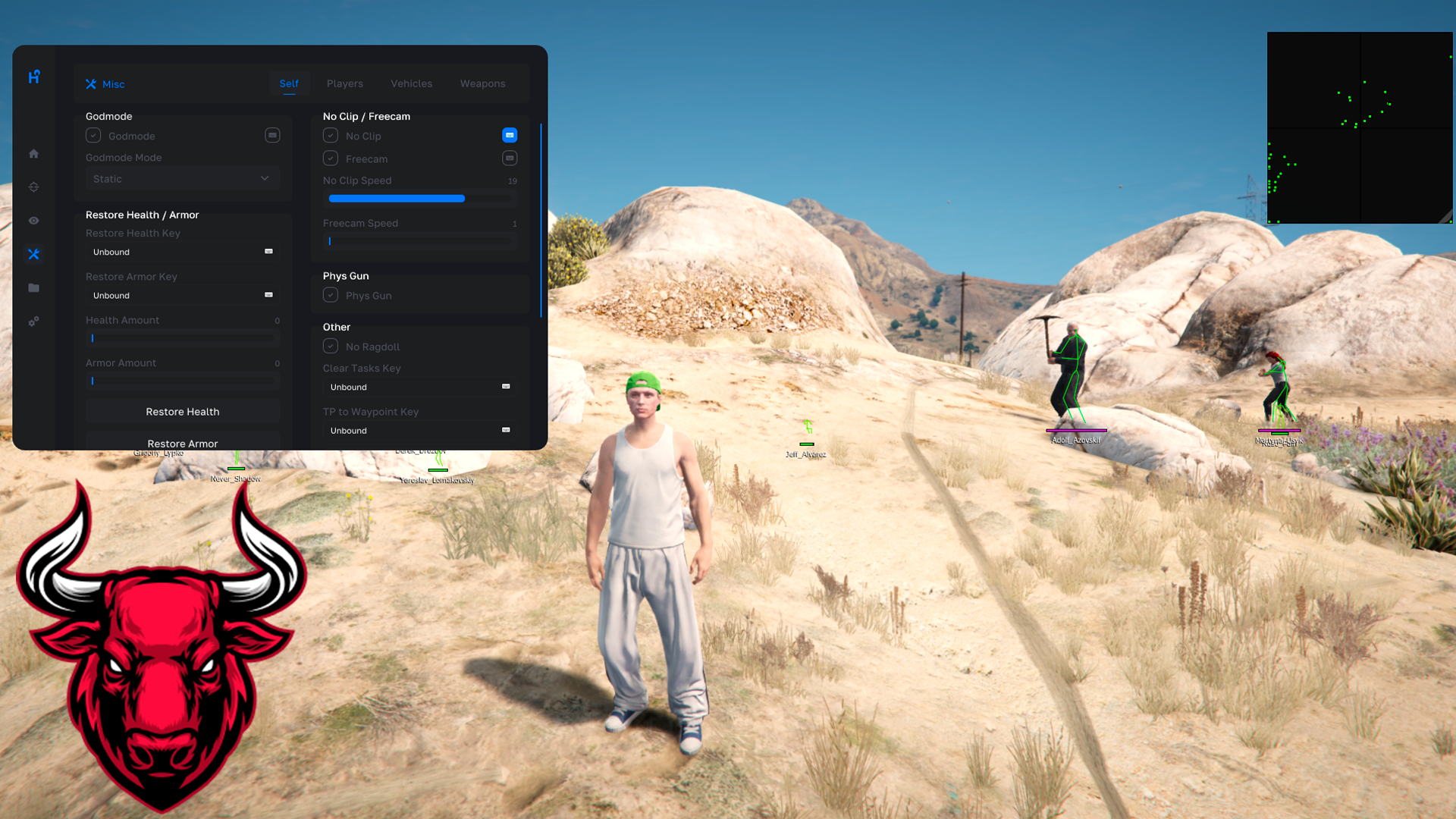Screen dimensions: 1456x819
Task: Open the eye visuals icon in sidebar
Action: click(x=33, y=221)
